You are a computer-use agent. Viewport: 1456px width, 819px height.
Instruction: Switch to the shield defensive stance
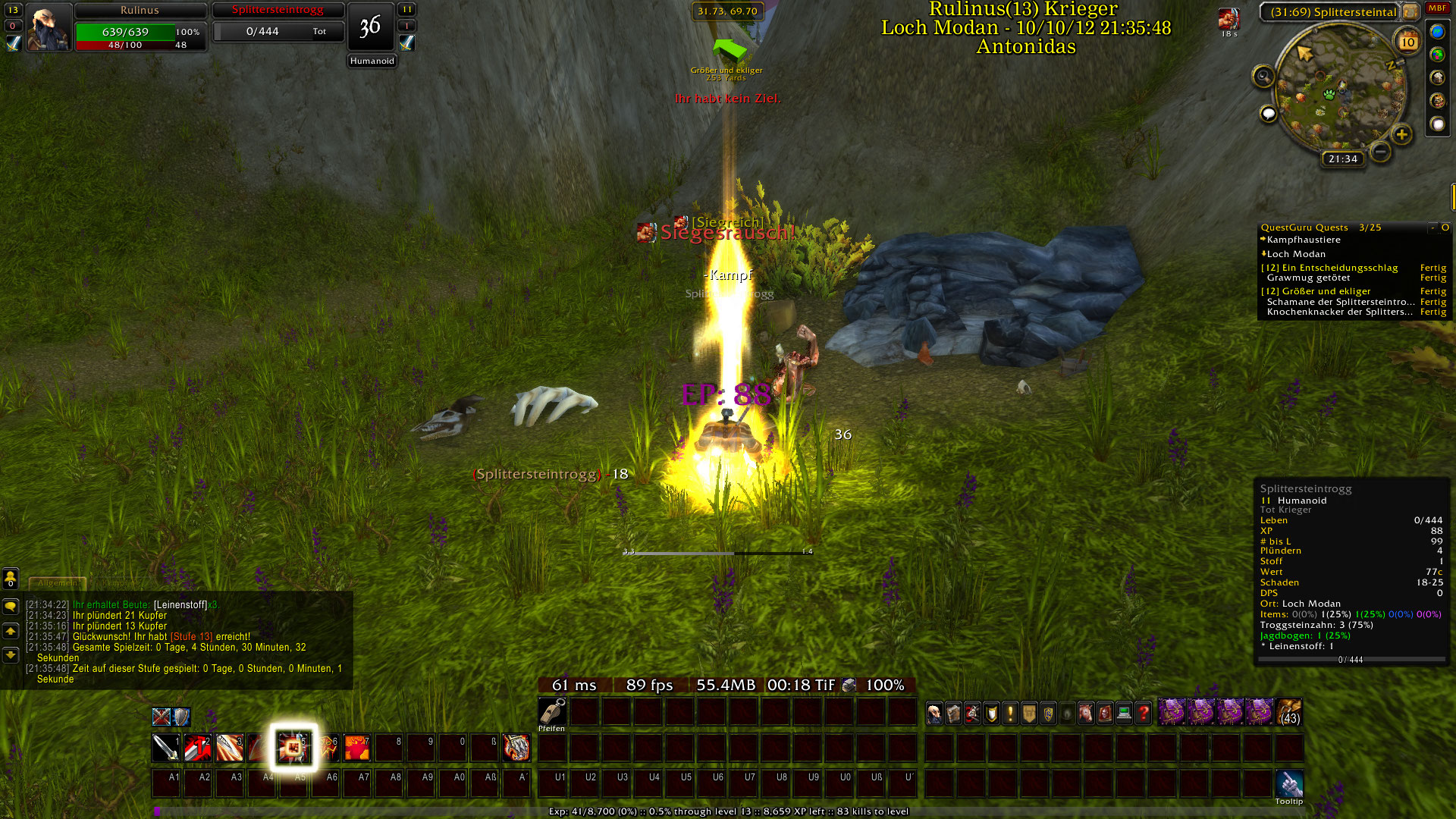coord(180,717)
